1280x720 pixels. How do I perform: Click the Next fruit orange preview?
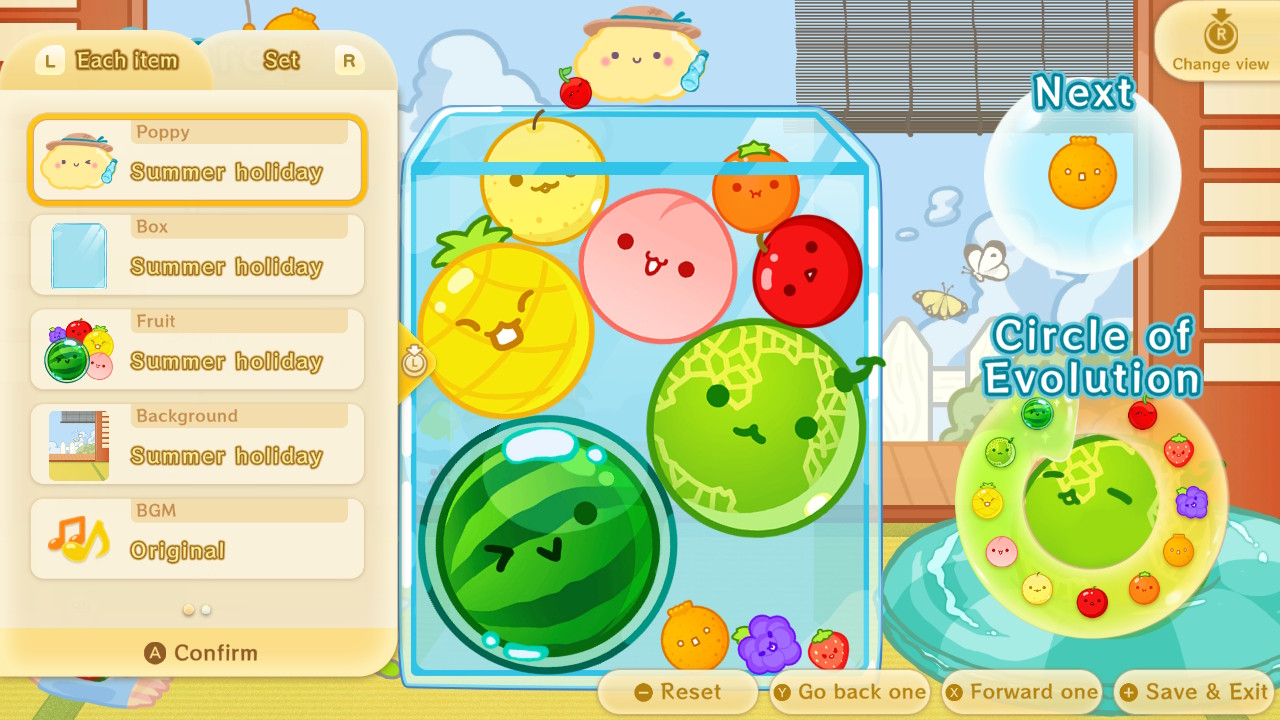pos(1080,172)
